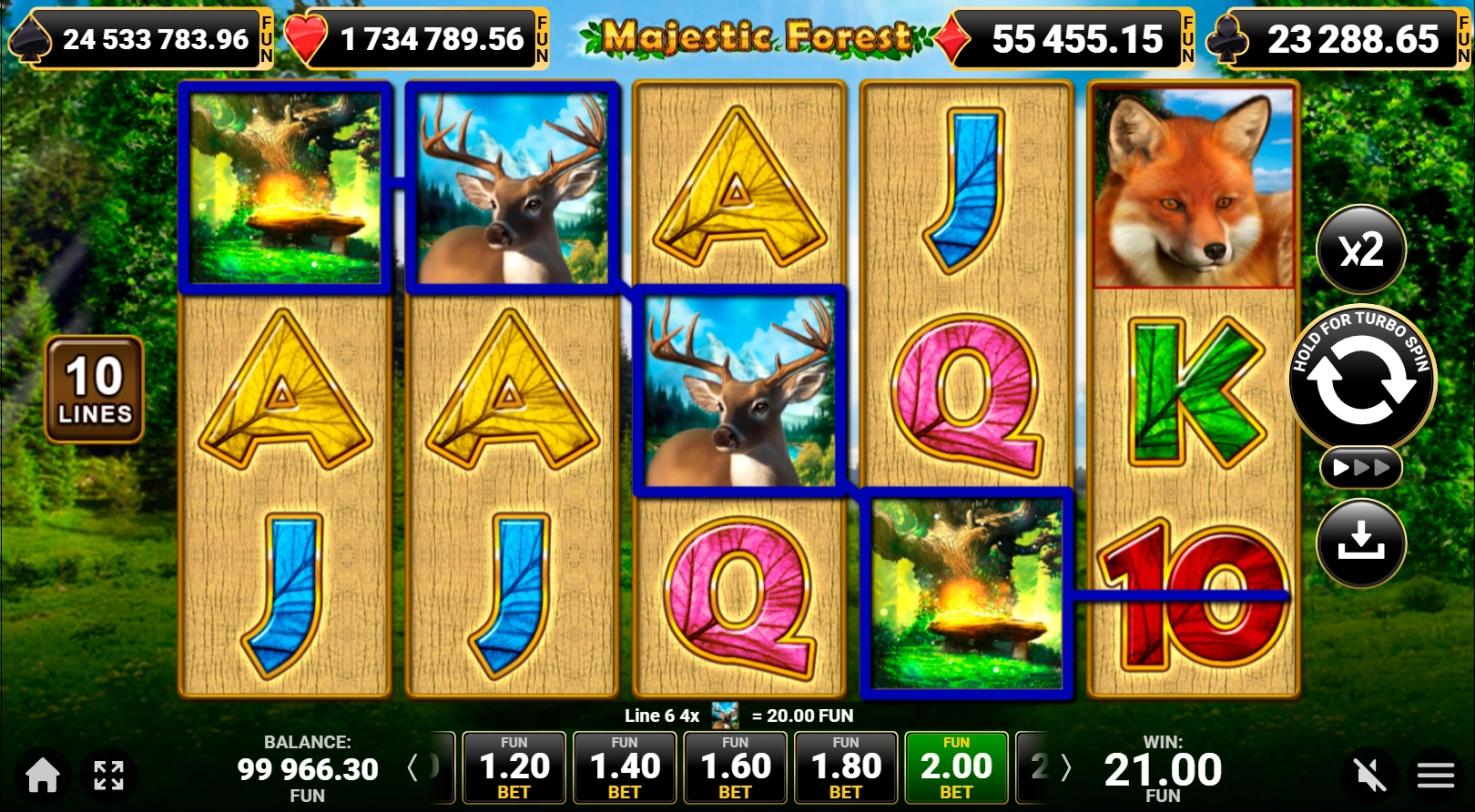The height and width of the screenshot is (812, 1475).
Task: Select the green 2.00 bet
Action: pyautogui.click(x=956, y=767)
